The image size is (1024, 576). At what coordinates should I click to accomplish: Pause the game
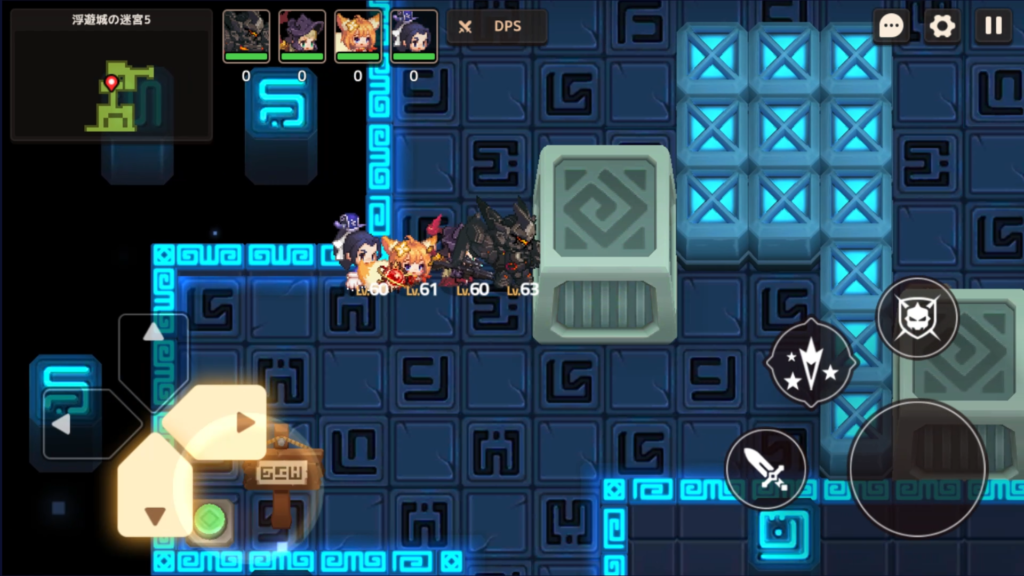pyautogui.click(x=993, y=26)
